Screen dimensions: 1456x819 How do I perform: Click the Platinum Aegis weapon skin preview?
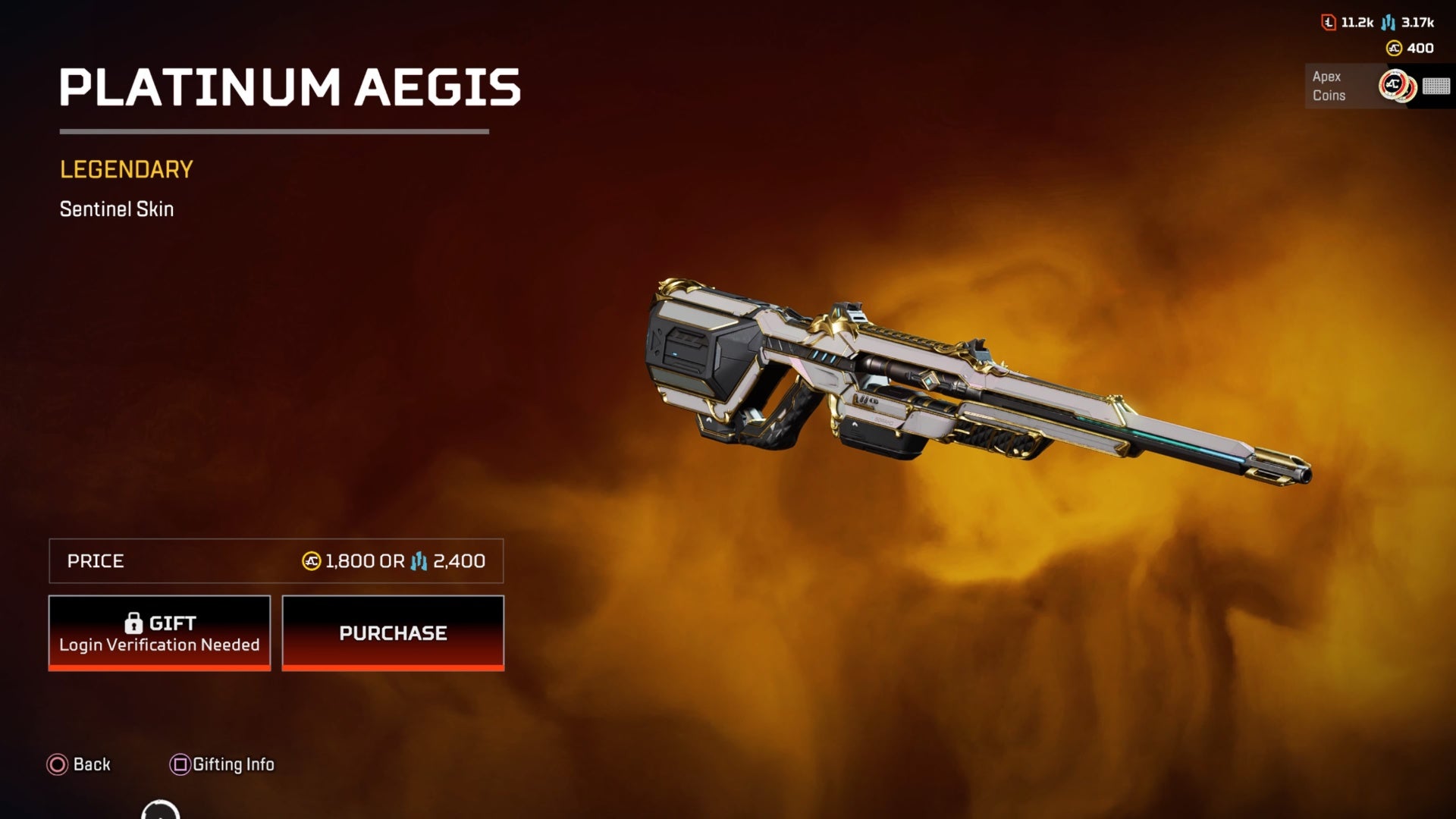(971, 379)
